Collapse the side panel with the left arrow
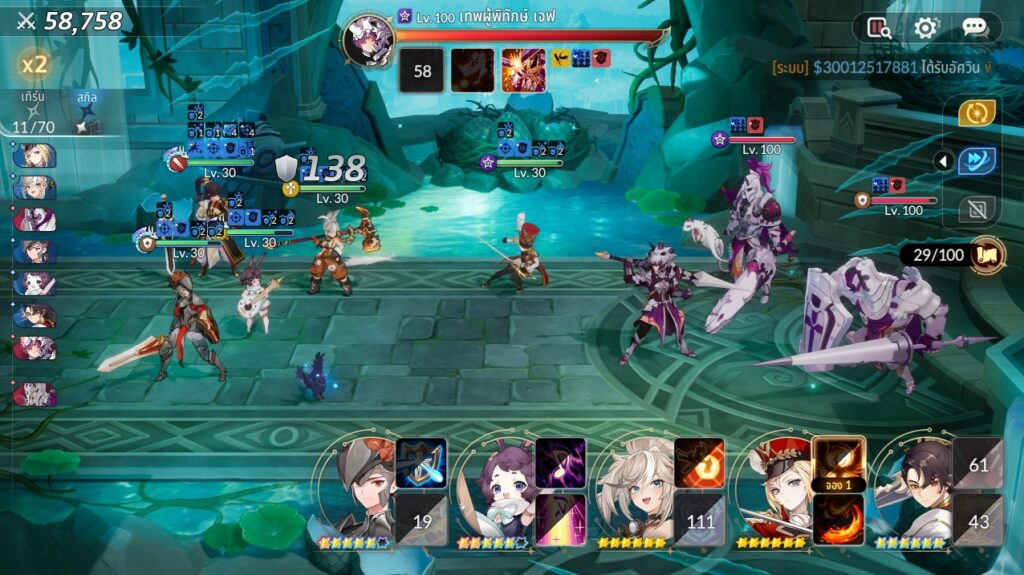Screen dimensions: 1024x575 coord(941,161)
